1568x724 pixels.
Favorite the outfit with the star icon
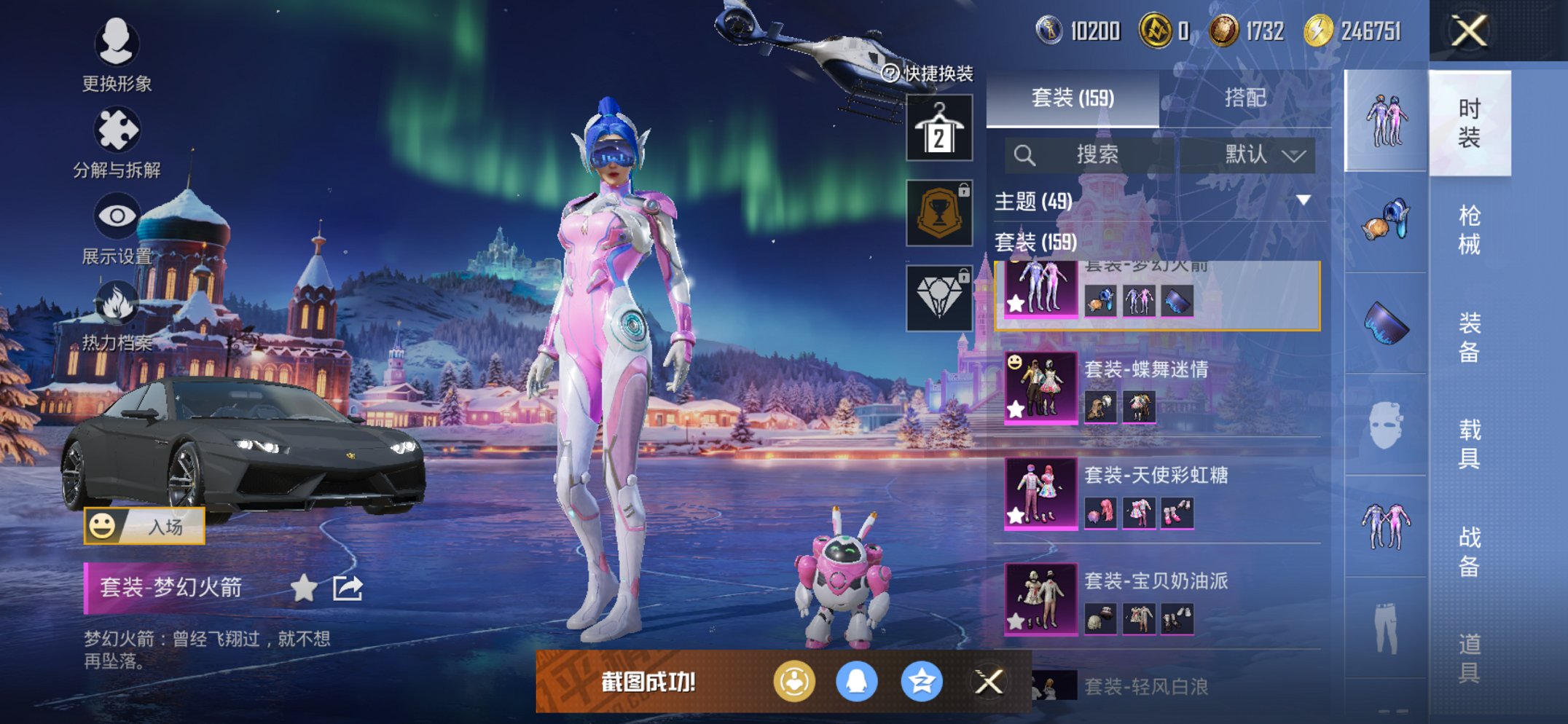(x=304, y=588)
